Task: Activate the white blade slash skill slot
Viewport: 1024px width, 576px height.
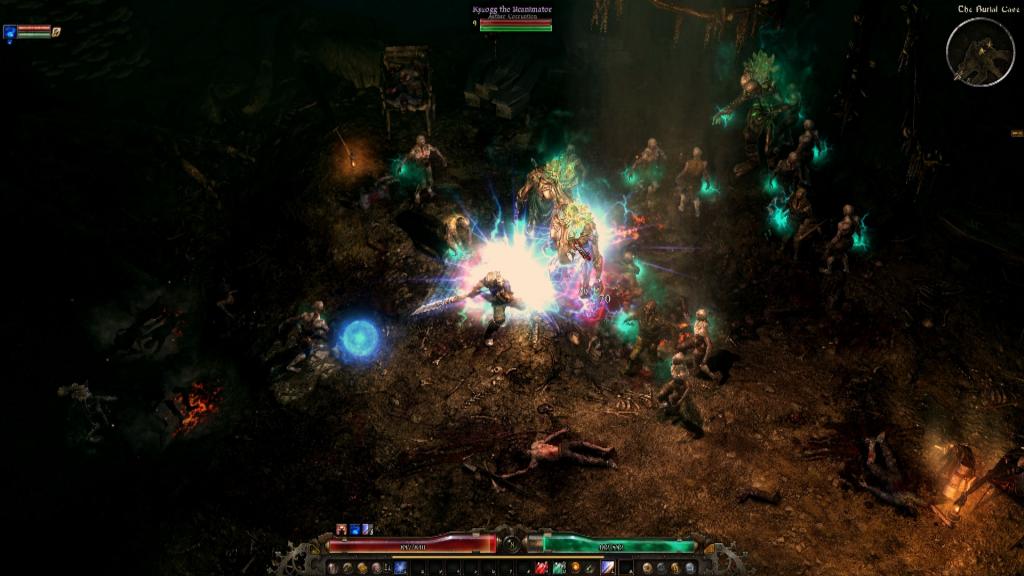Action: coord(607,567)
